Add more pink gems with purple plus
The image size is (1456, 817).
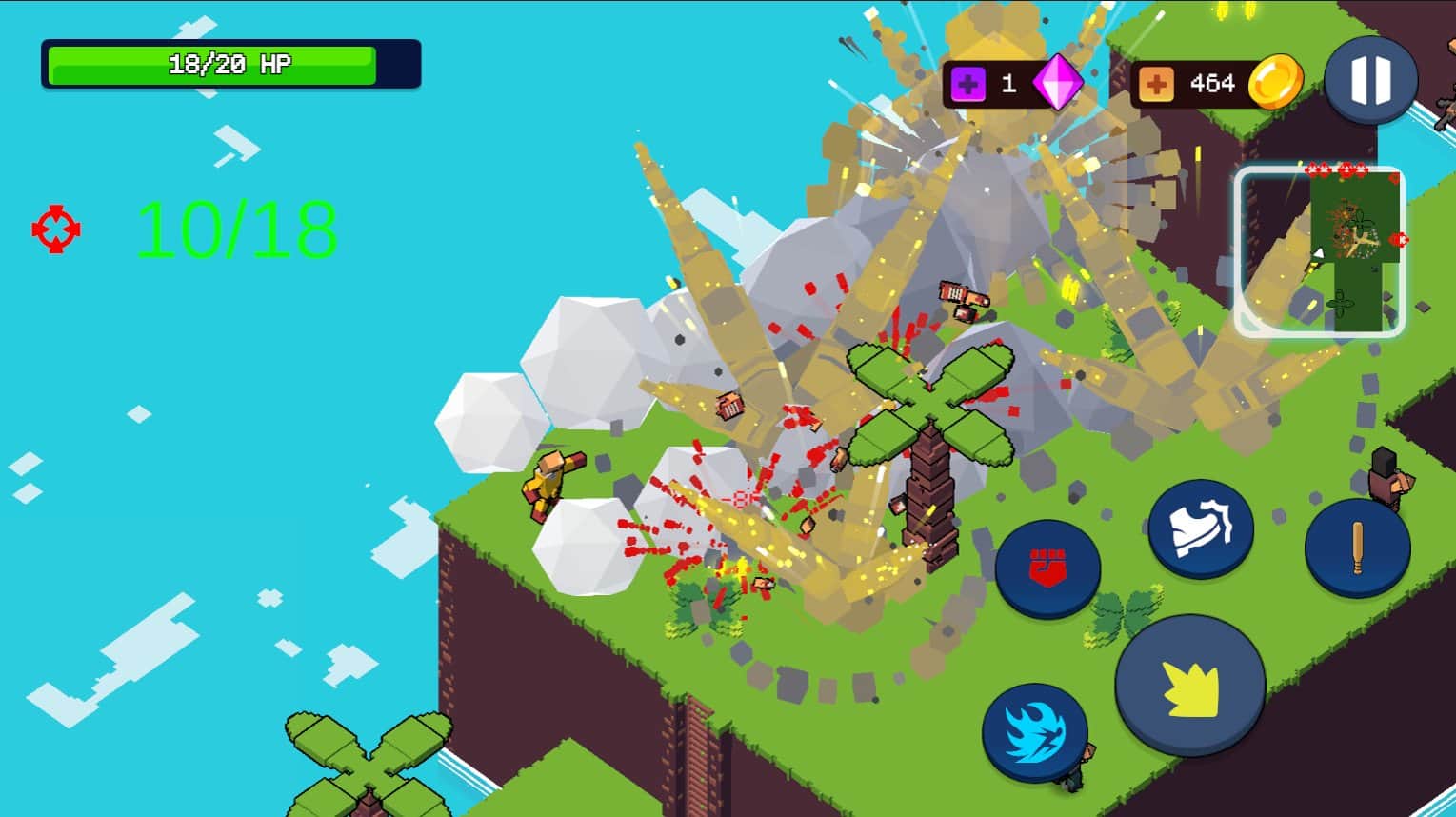pyautogui.click(x=967, y=85)
